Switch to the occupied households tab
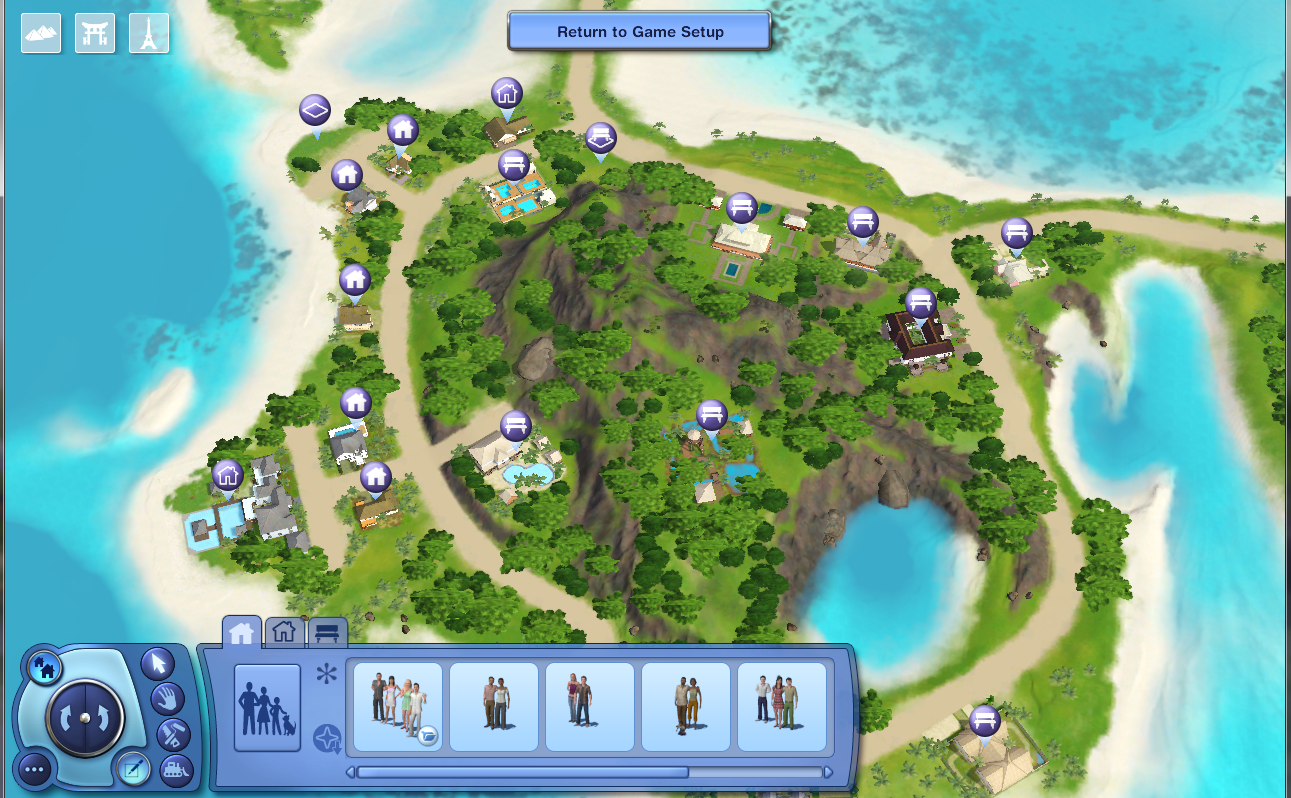This screenshot has width=1291, height=798. (241, 632)
